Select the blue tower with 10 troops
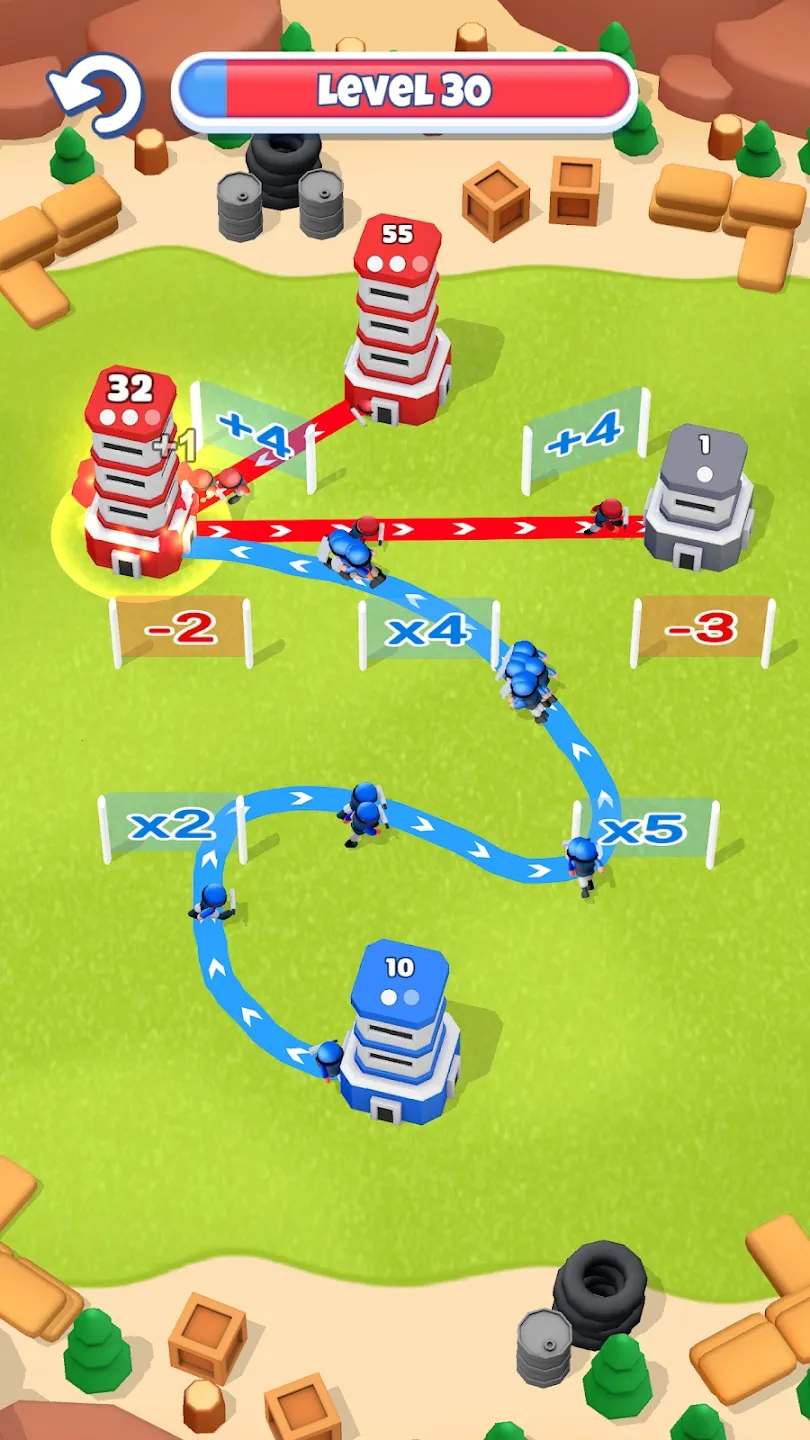 click(x=398, y=1035)
